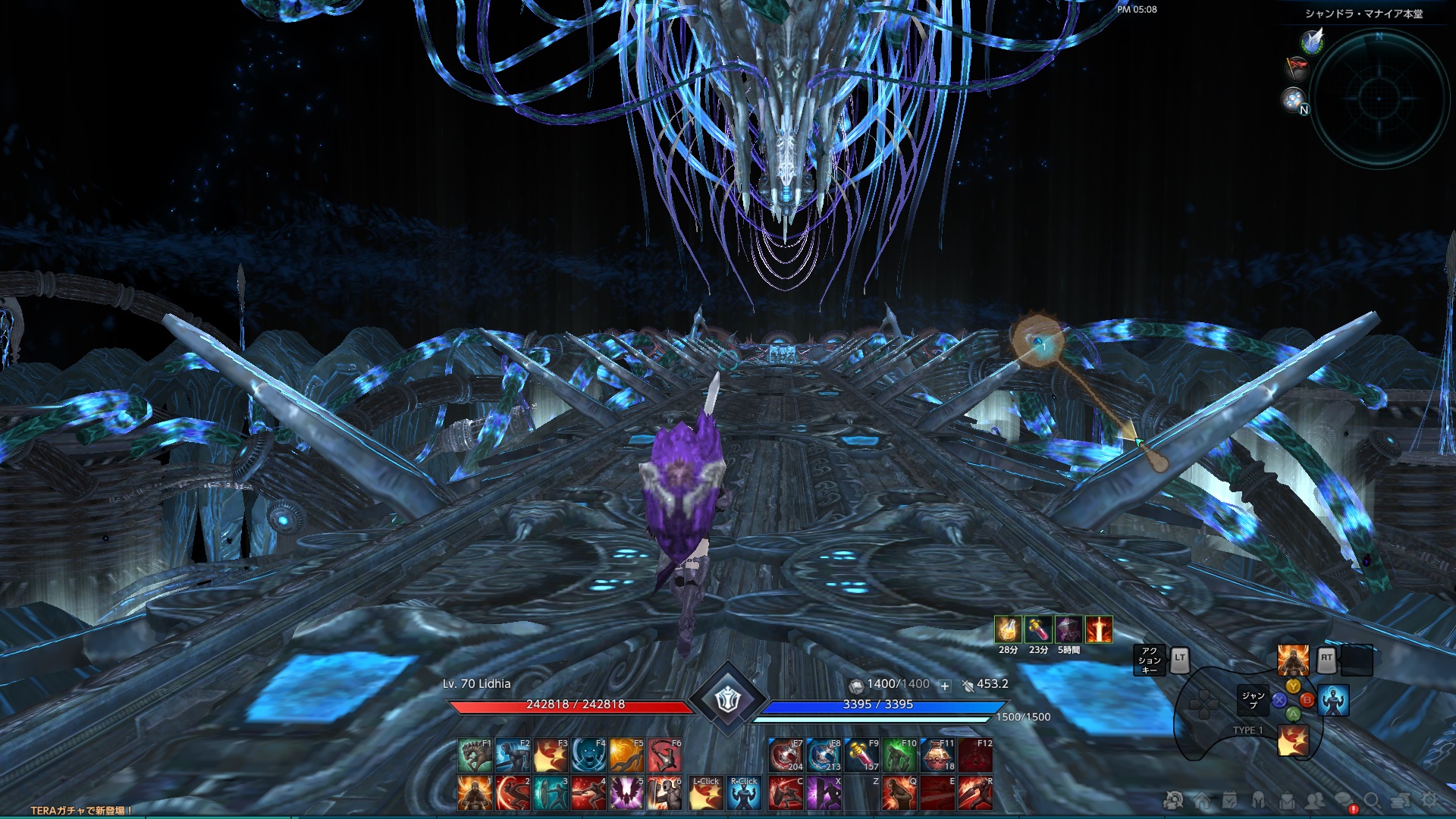
Task: Click the ジャンプ jump button label
Action: (x=1251, y=698)
